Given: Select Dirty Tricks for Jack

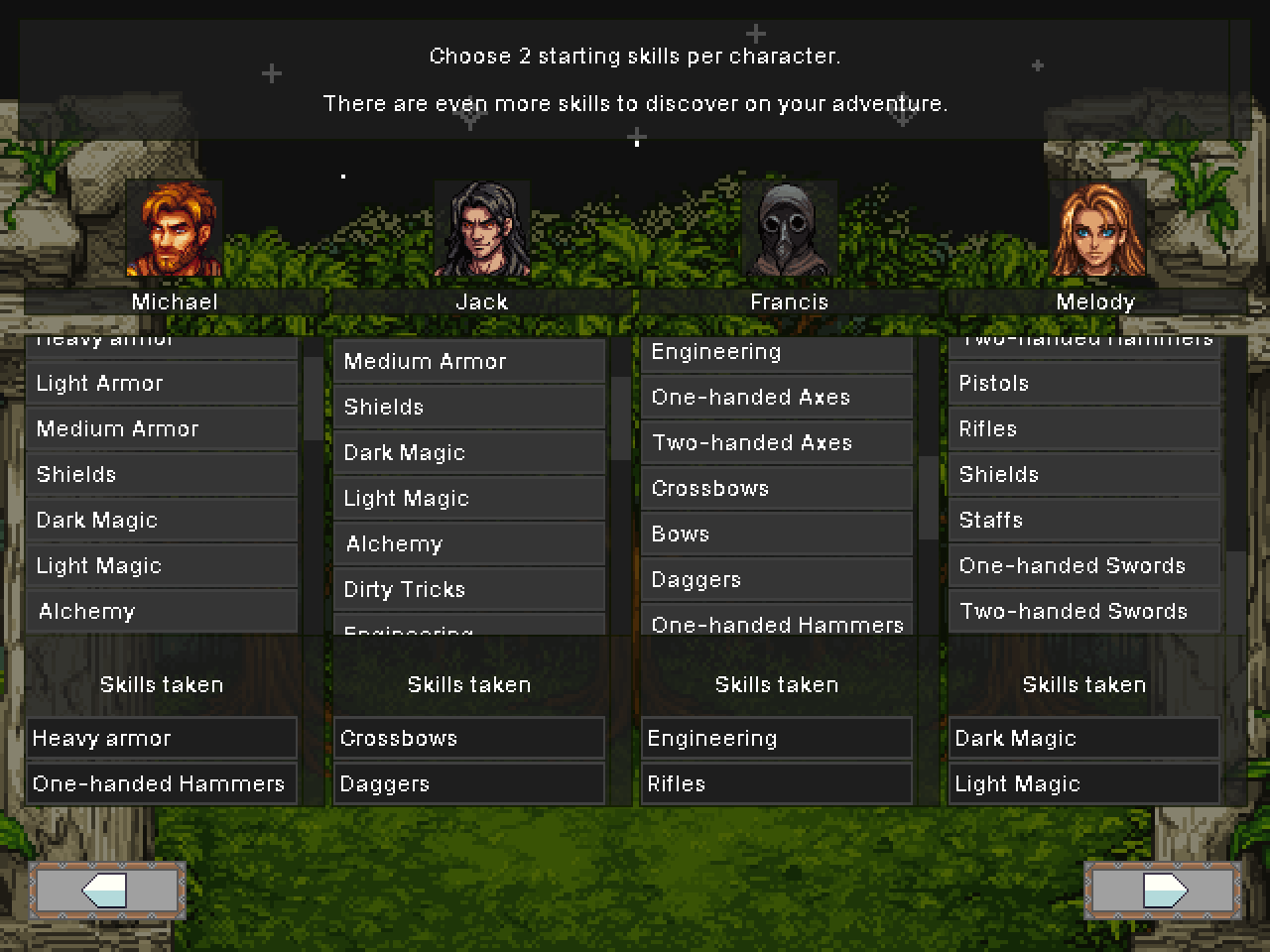Looking at the screenshot, I should pos(469,590).
